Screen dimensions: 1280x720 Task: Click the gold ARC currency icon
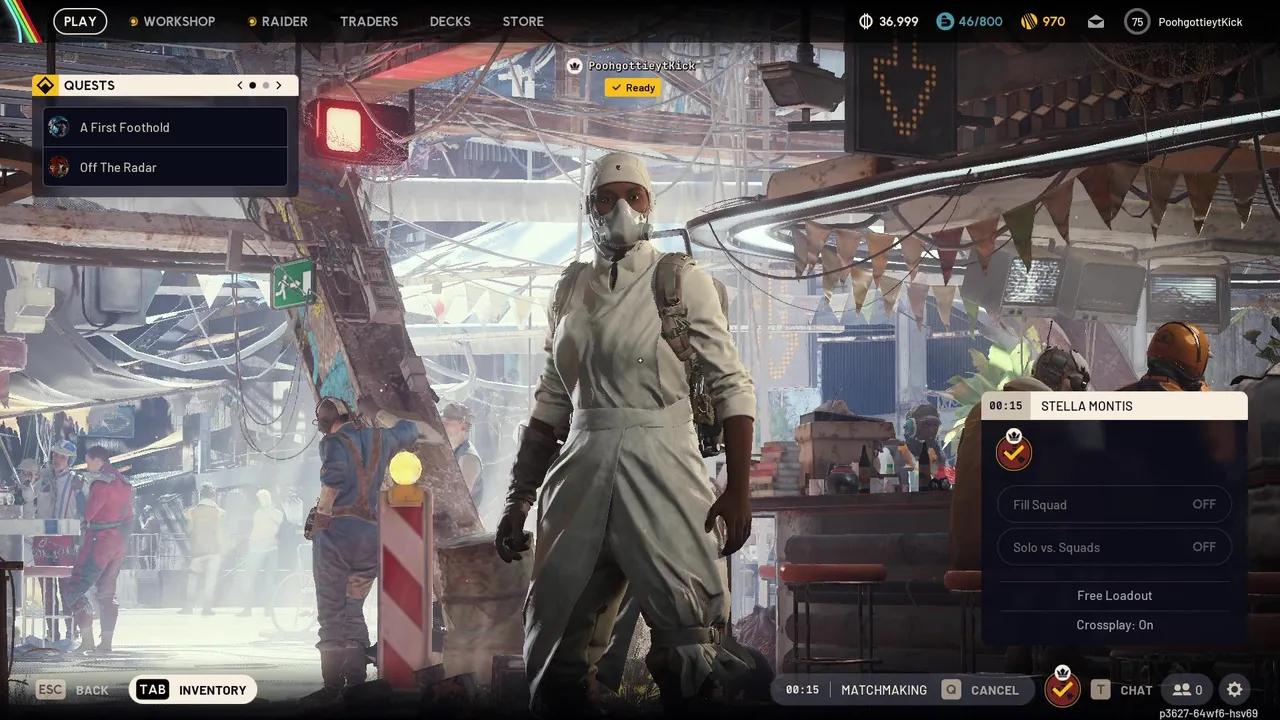point(1028,21)
